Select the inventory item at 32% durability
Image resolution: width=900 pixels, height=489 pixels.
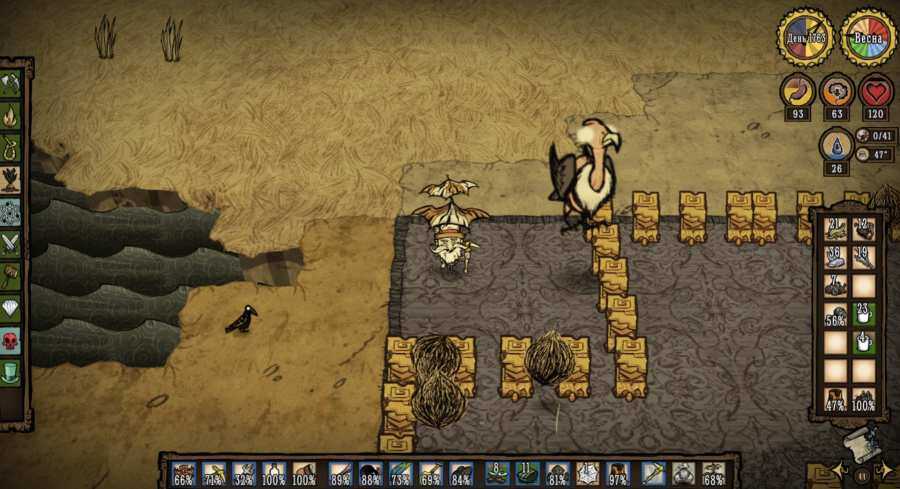pos(244,473)
